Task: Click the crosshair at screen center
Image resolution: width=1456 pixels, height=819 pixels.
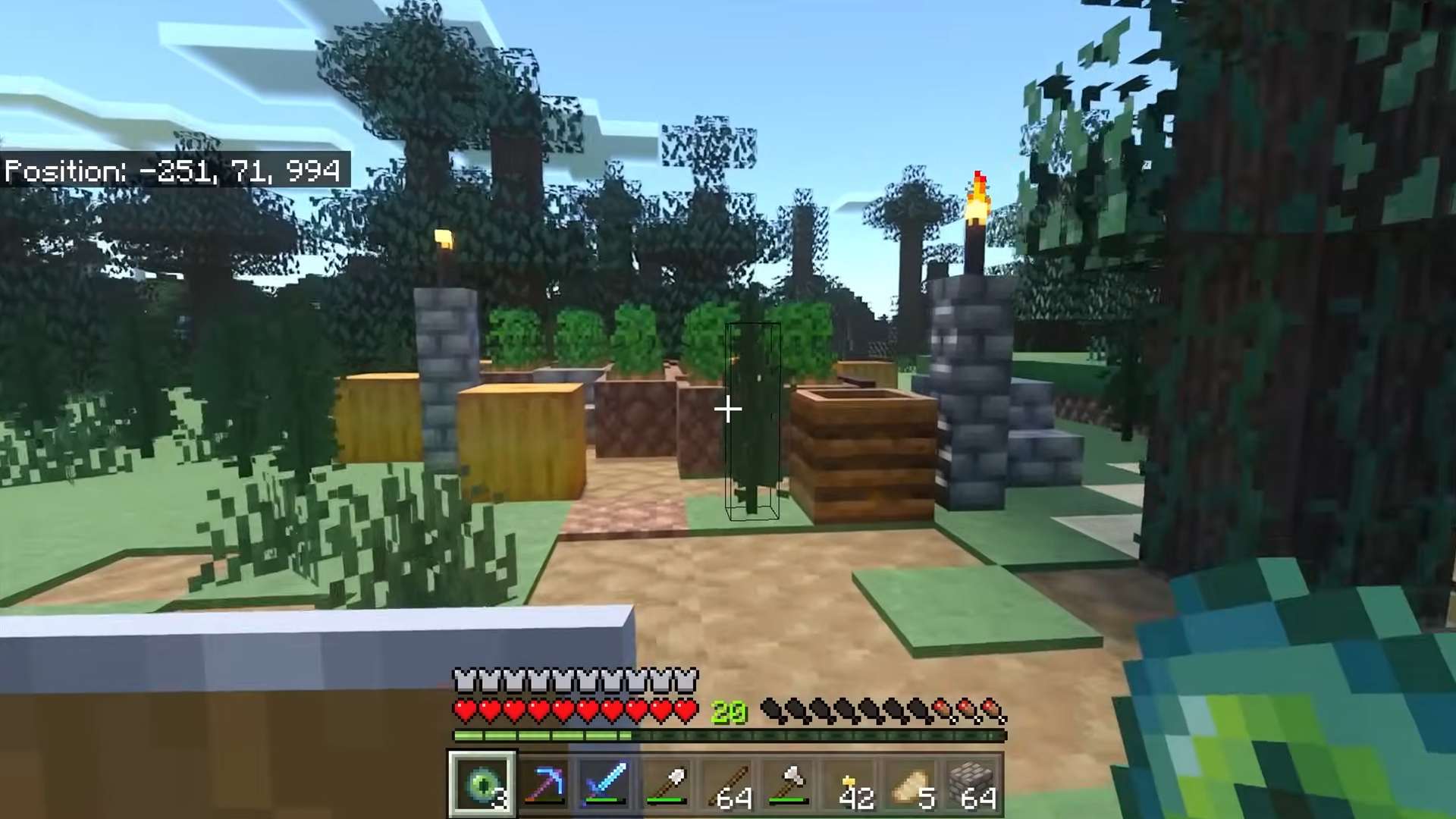Action: pyautogui.click(x=728, y=409)
